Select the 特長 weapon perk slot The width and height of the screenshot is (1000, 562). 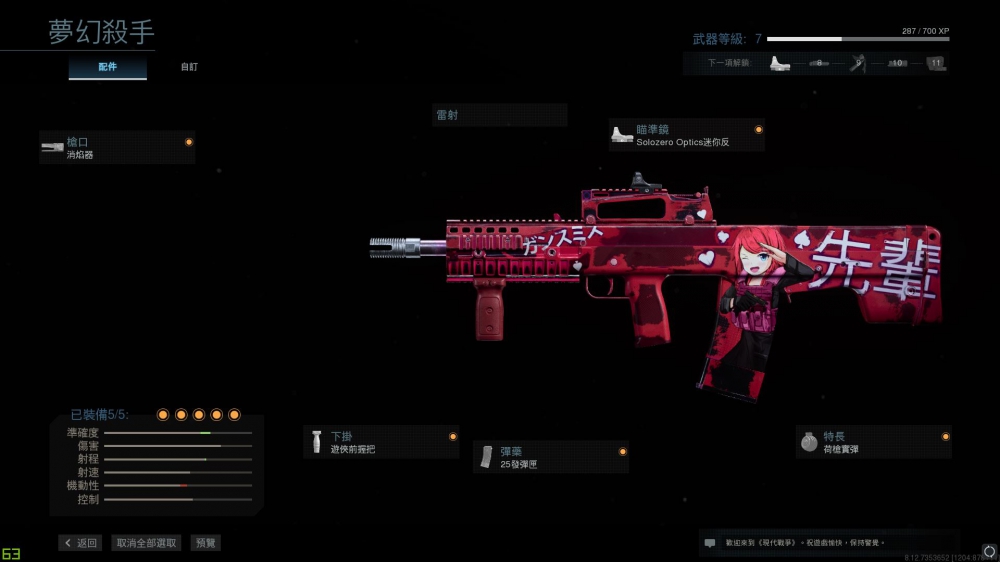(x=873, y=442)
